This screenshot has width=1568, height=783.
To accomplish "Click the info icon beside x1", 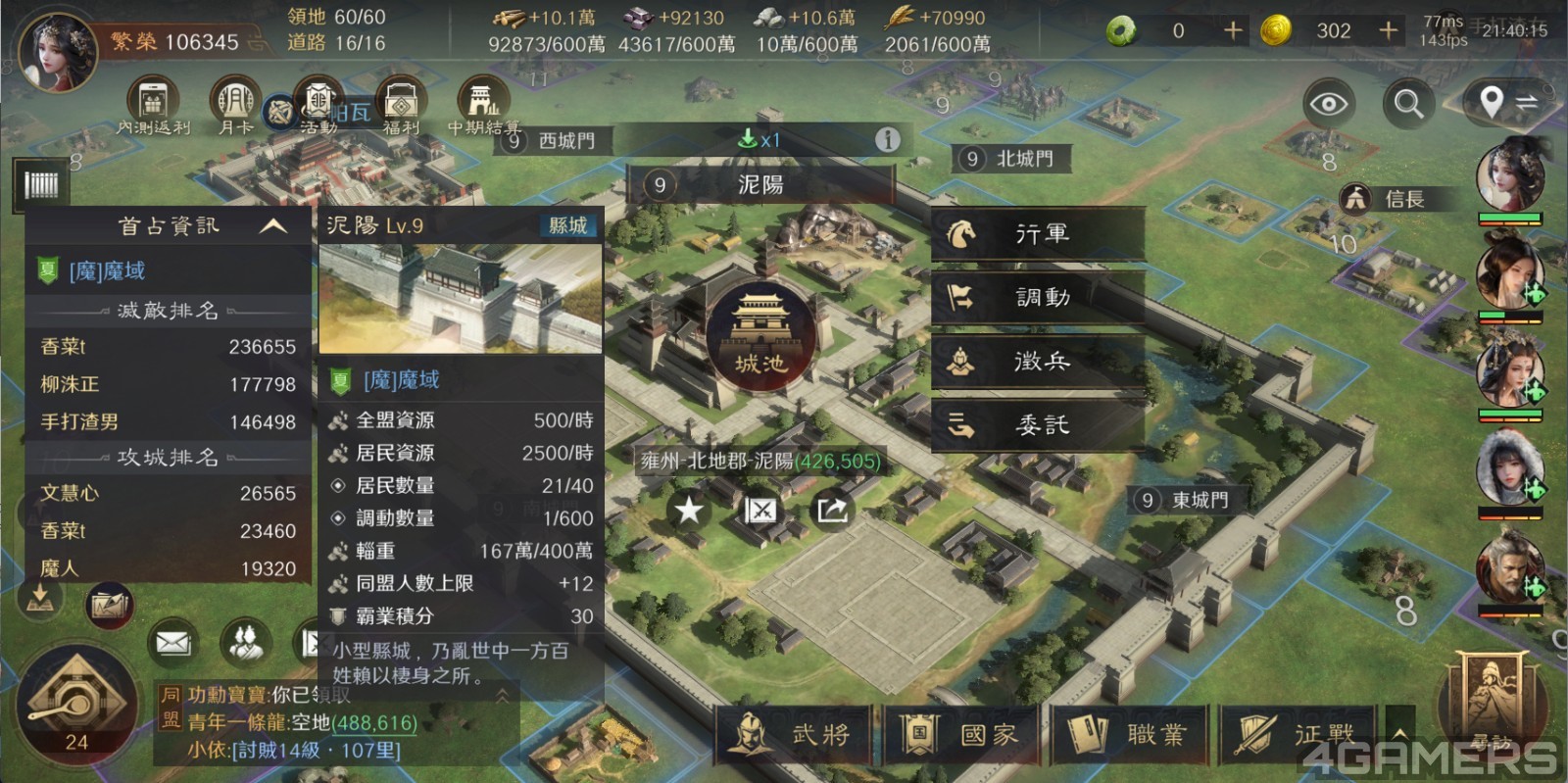I will (887, 140).
